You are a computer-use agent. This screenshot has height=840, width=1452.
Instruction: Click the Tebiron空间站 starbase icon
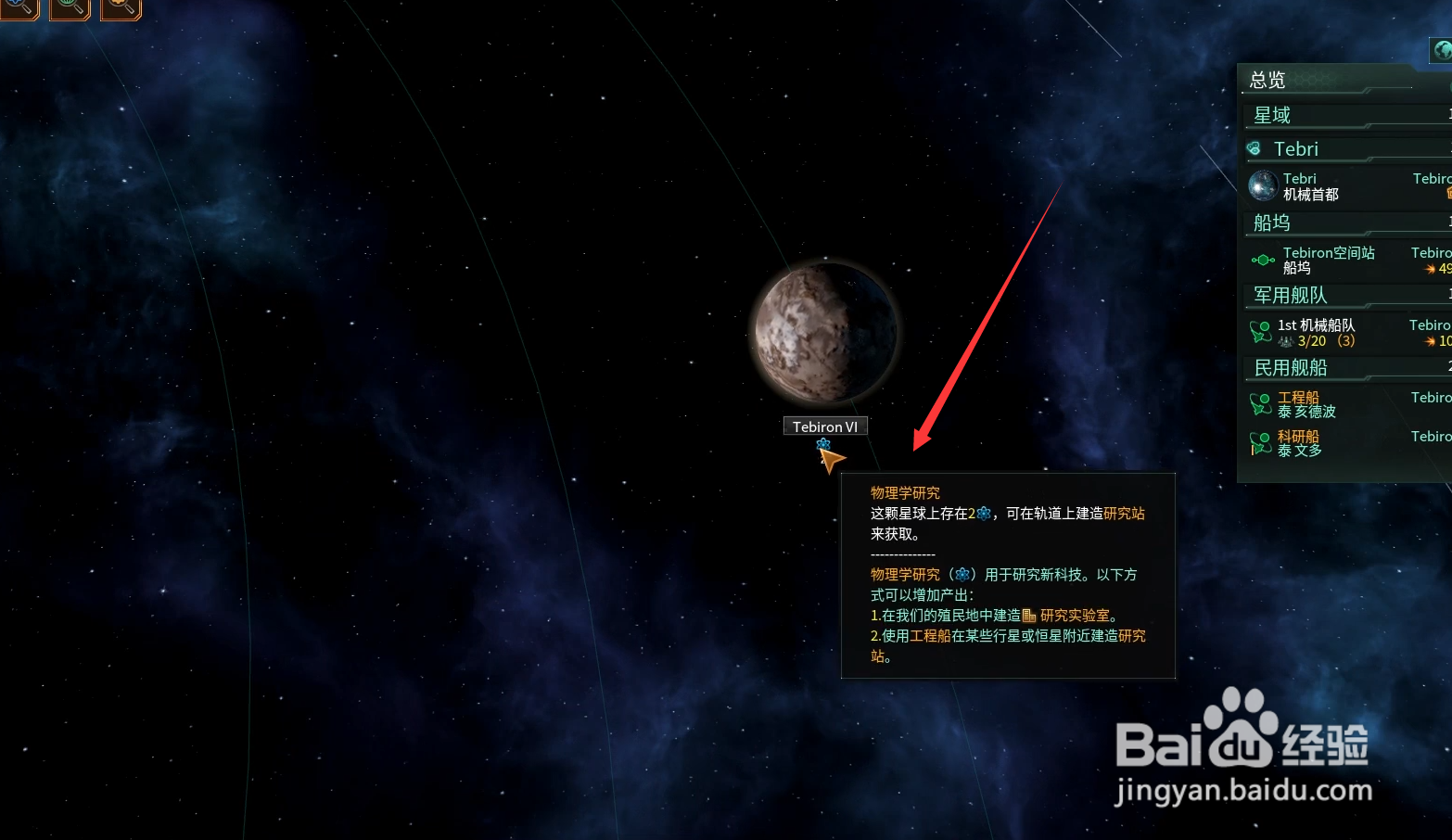pos(1262,260)
